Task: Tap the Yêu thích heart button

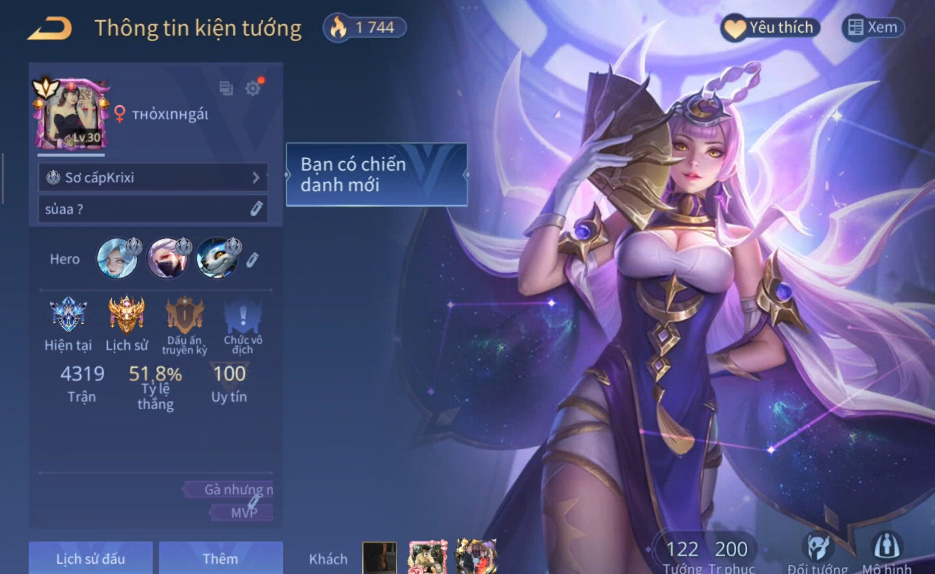Action: [771, 28]
